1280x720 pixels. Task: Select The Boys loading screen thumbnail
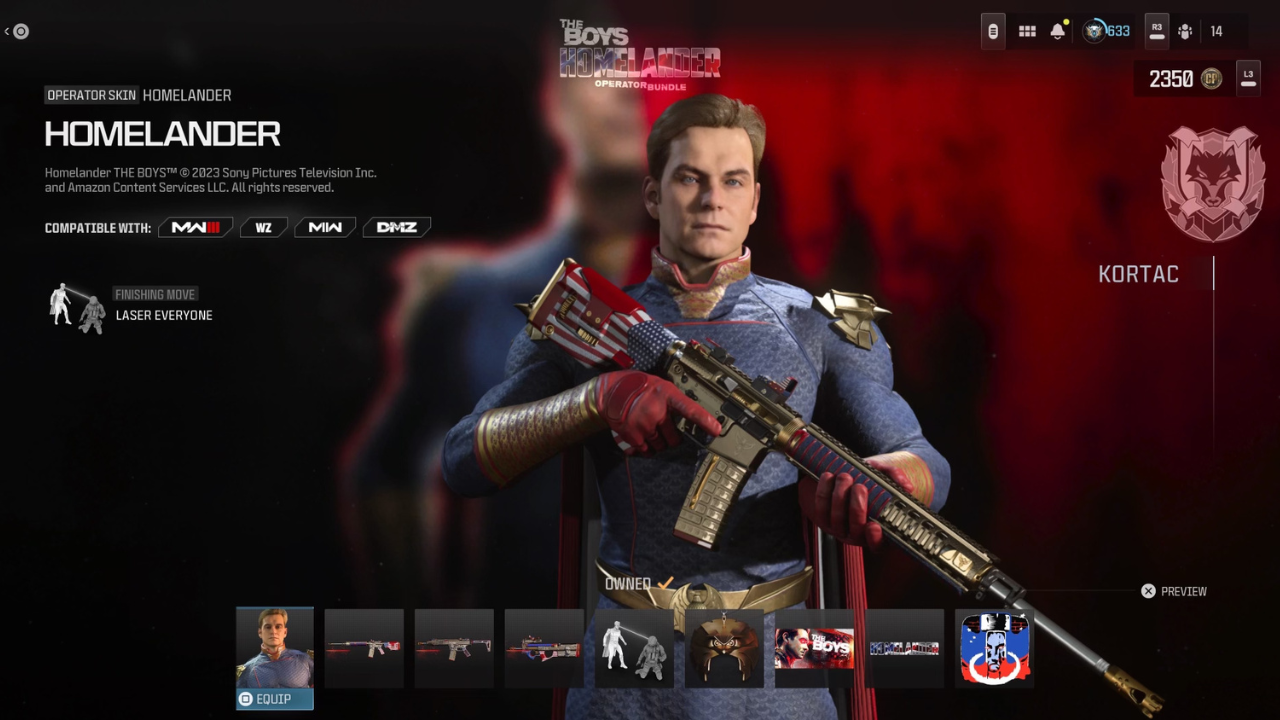(x=814, y=649)
